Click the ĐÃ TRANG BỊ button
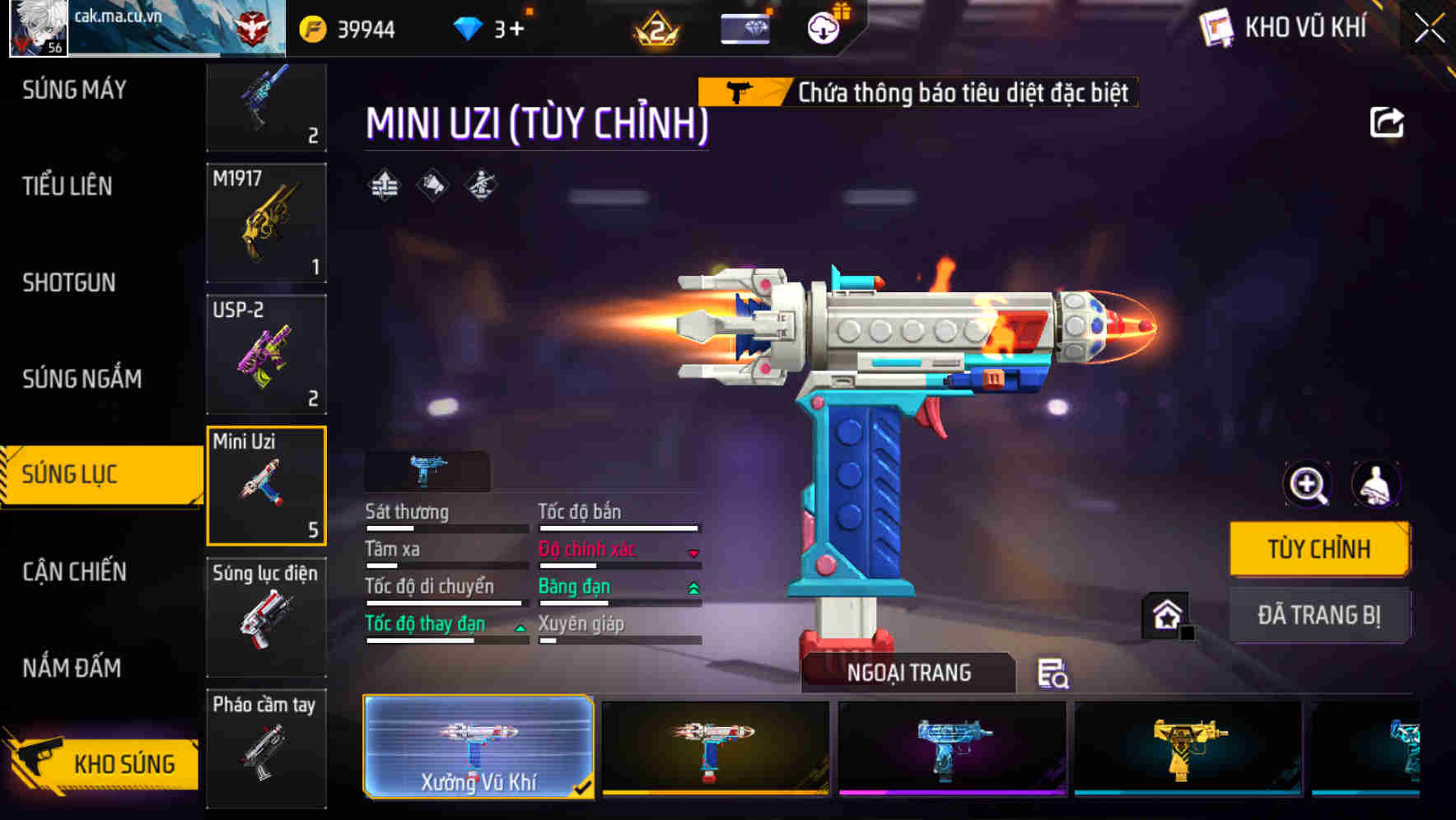This screenshot has height=820, width=1456. [1318, 615]
